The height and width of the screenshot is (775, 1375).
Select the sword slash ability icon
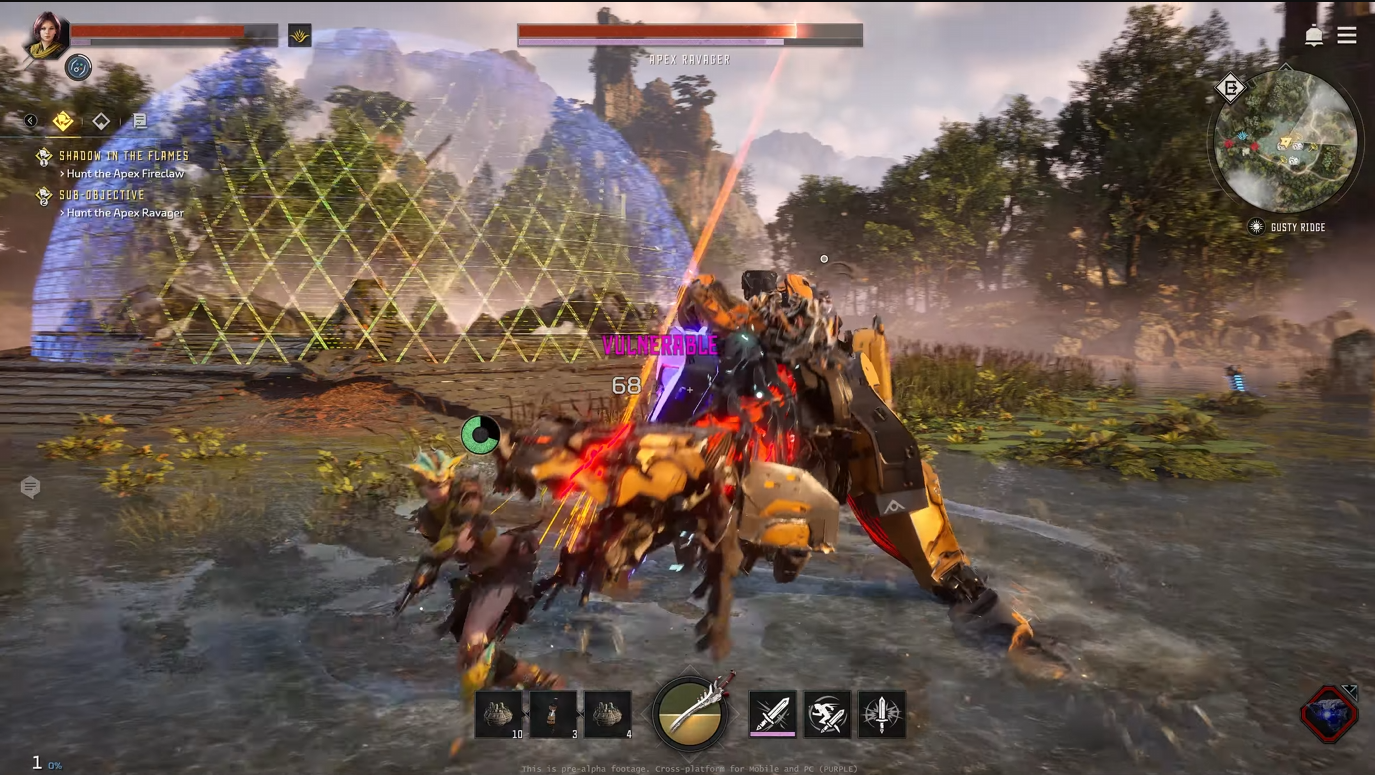tap(773, 714)
